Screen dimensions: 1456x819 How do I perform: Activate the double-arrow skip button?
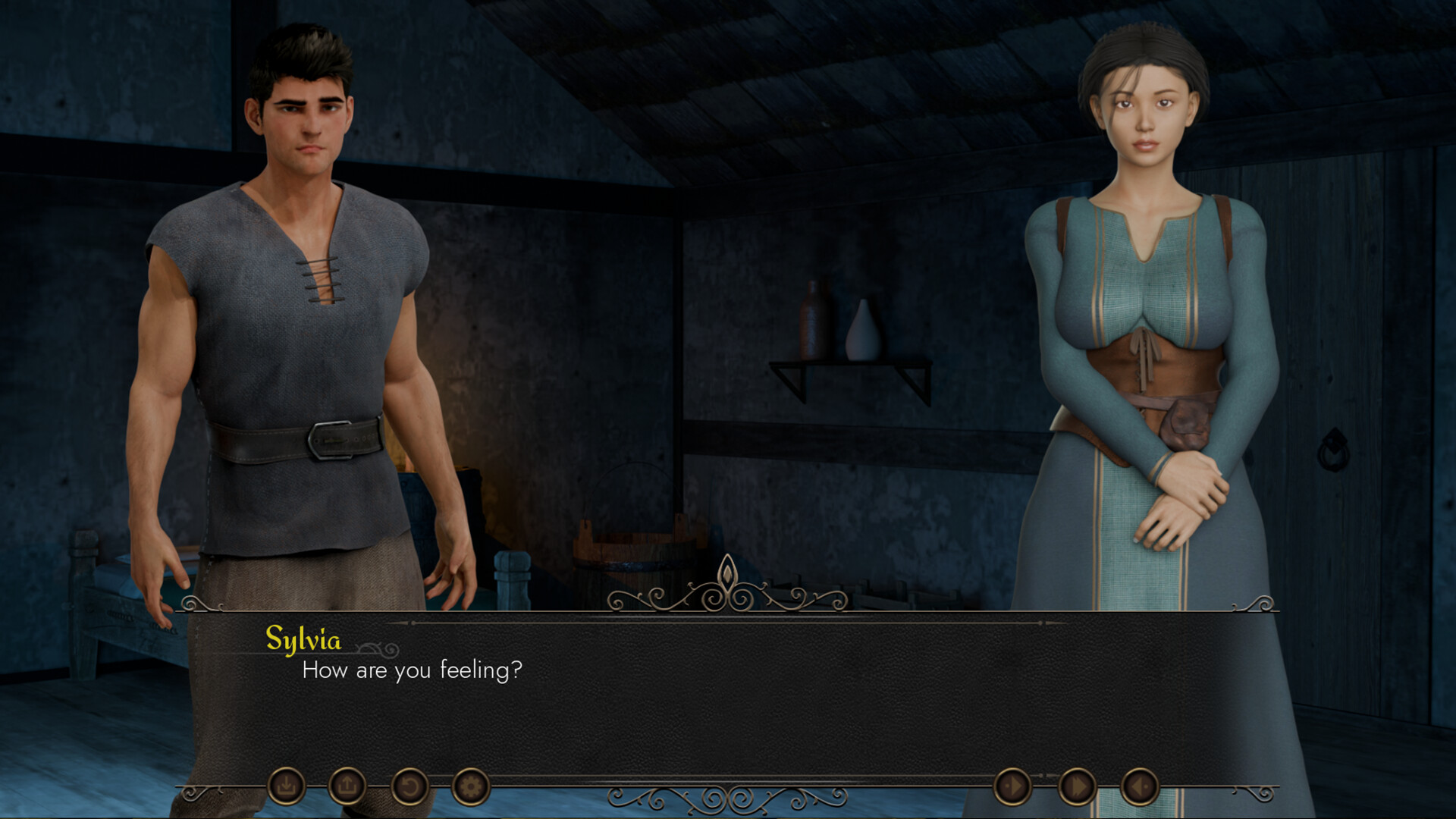tap(1077, 787)
